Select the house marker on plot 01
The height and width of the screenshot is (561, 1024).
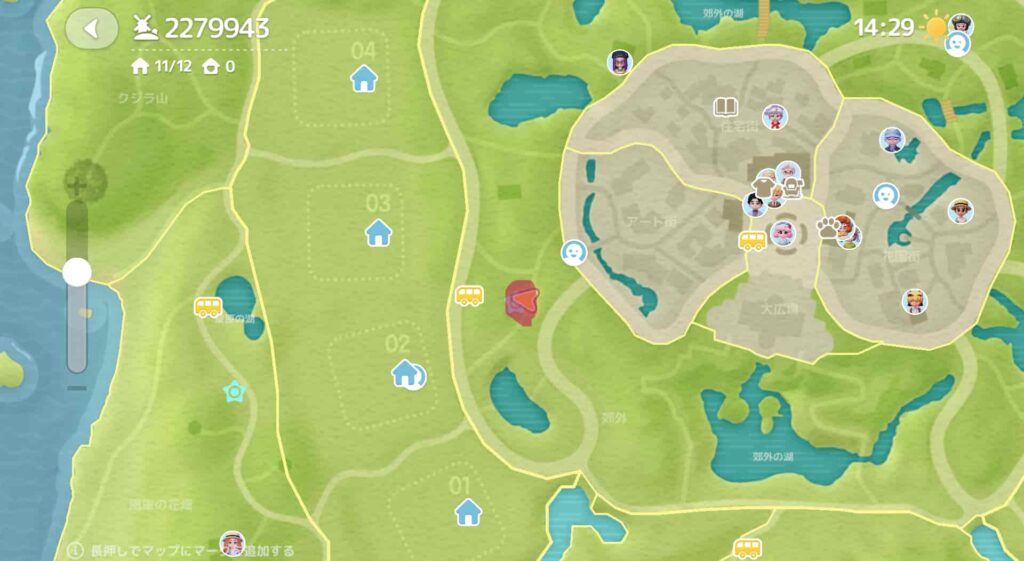pos(468,512)
